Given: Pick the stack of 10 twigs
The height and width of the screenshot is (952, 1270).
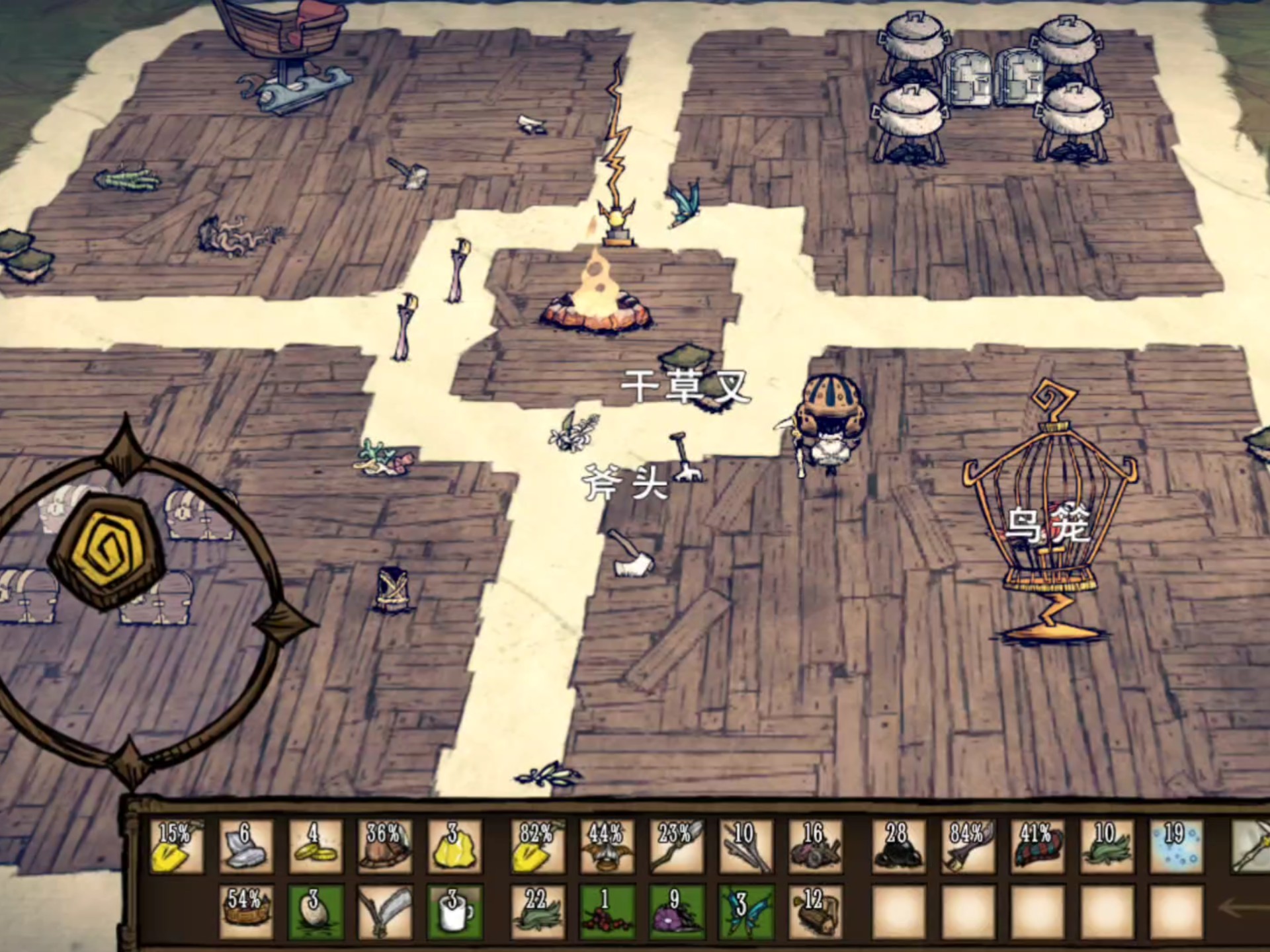Looking at the screenshot, I should 745,847.
